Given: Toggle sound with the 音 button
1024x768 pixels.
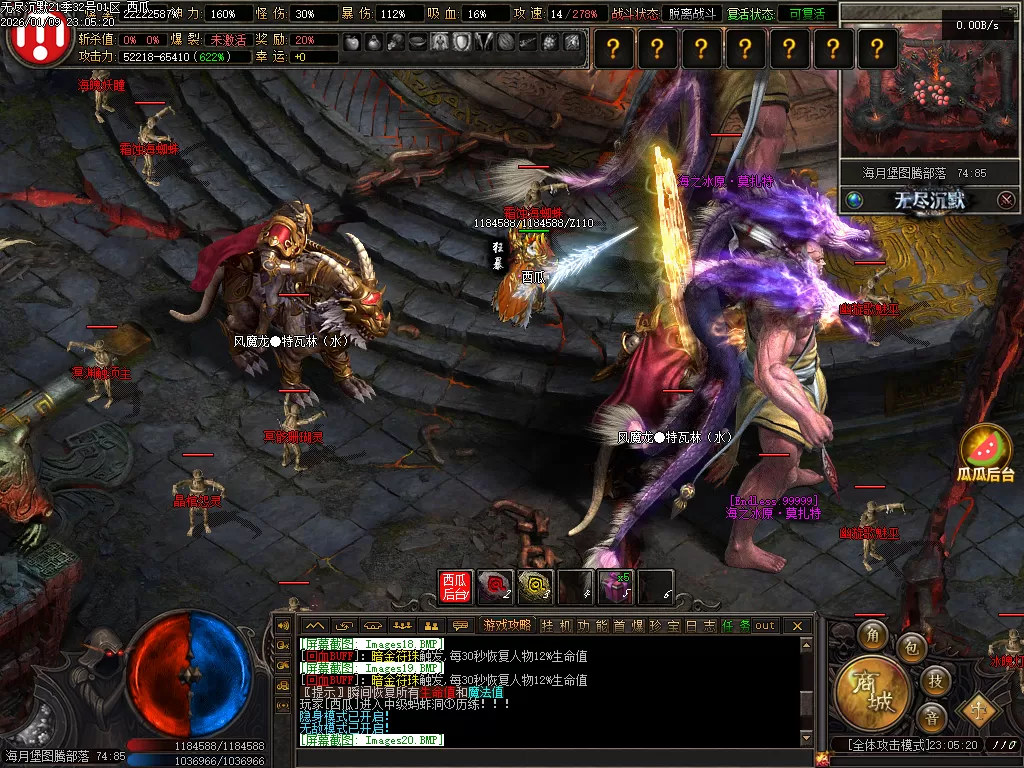Looking at the screenshot, I should point(932,717).
